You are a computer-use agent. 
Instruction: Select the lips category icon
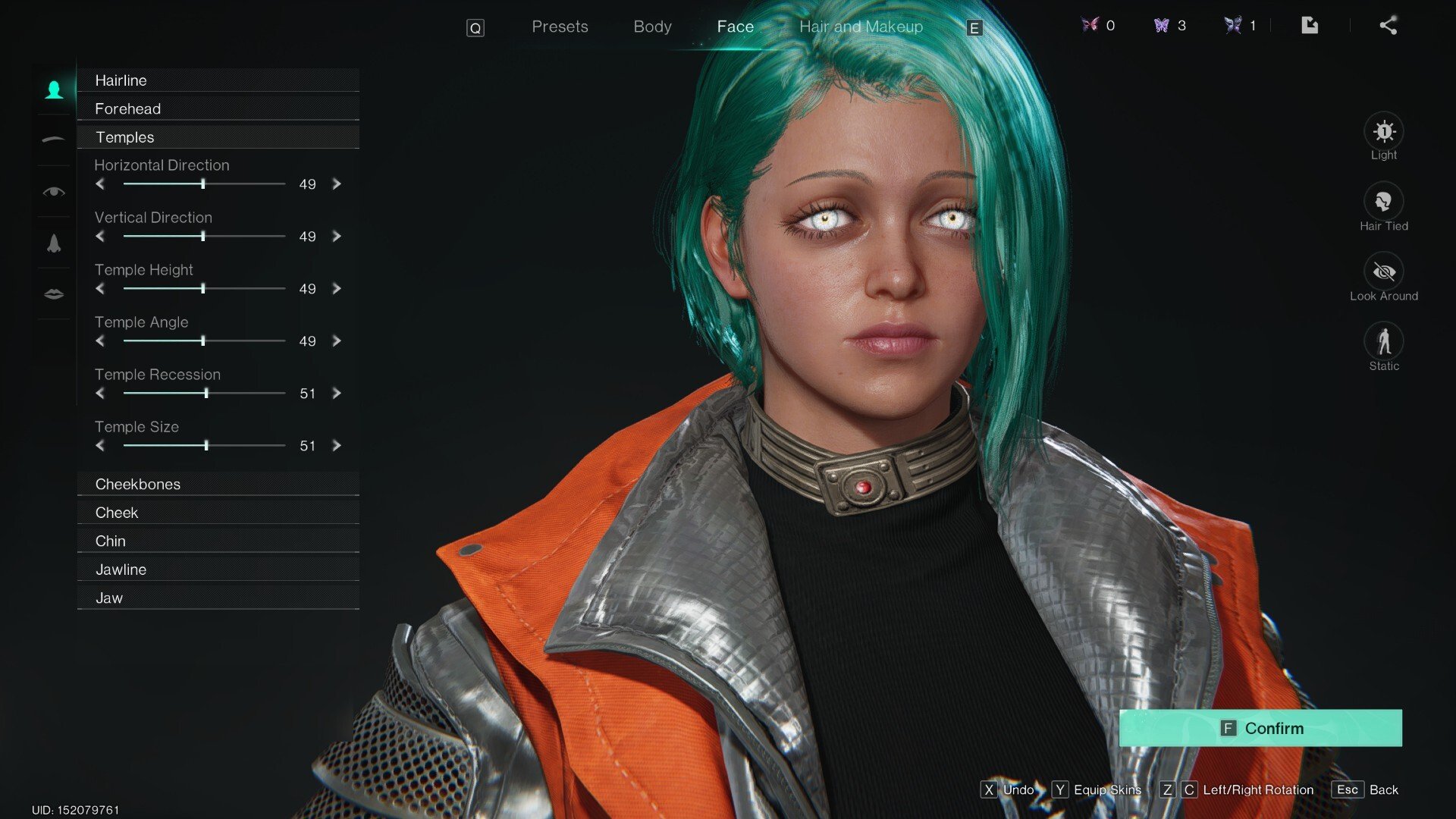(x=54, y=294)
